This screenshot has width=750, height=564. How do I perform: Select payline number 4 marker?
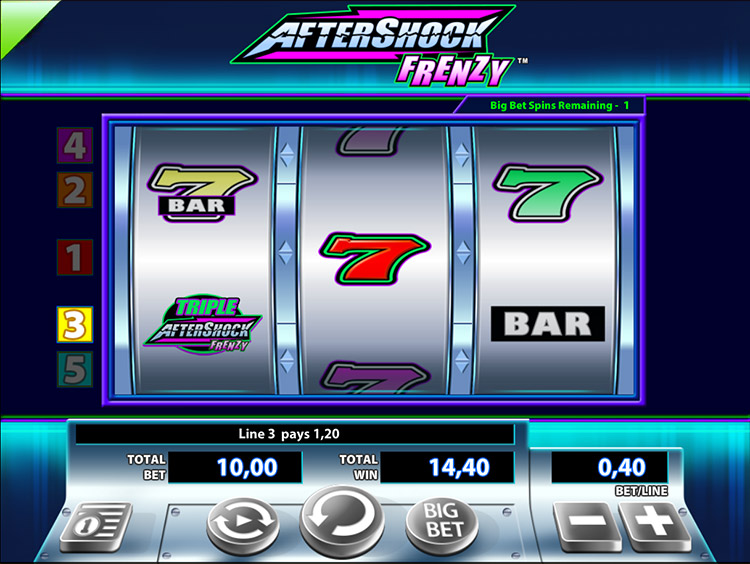pos(75,146)
